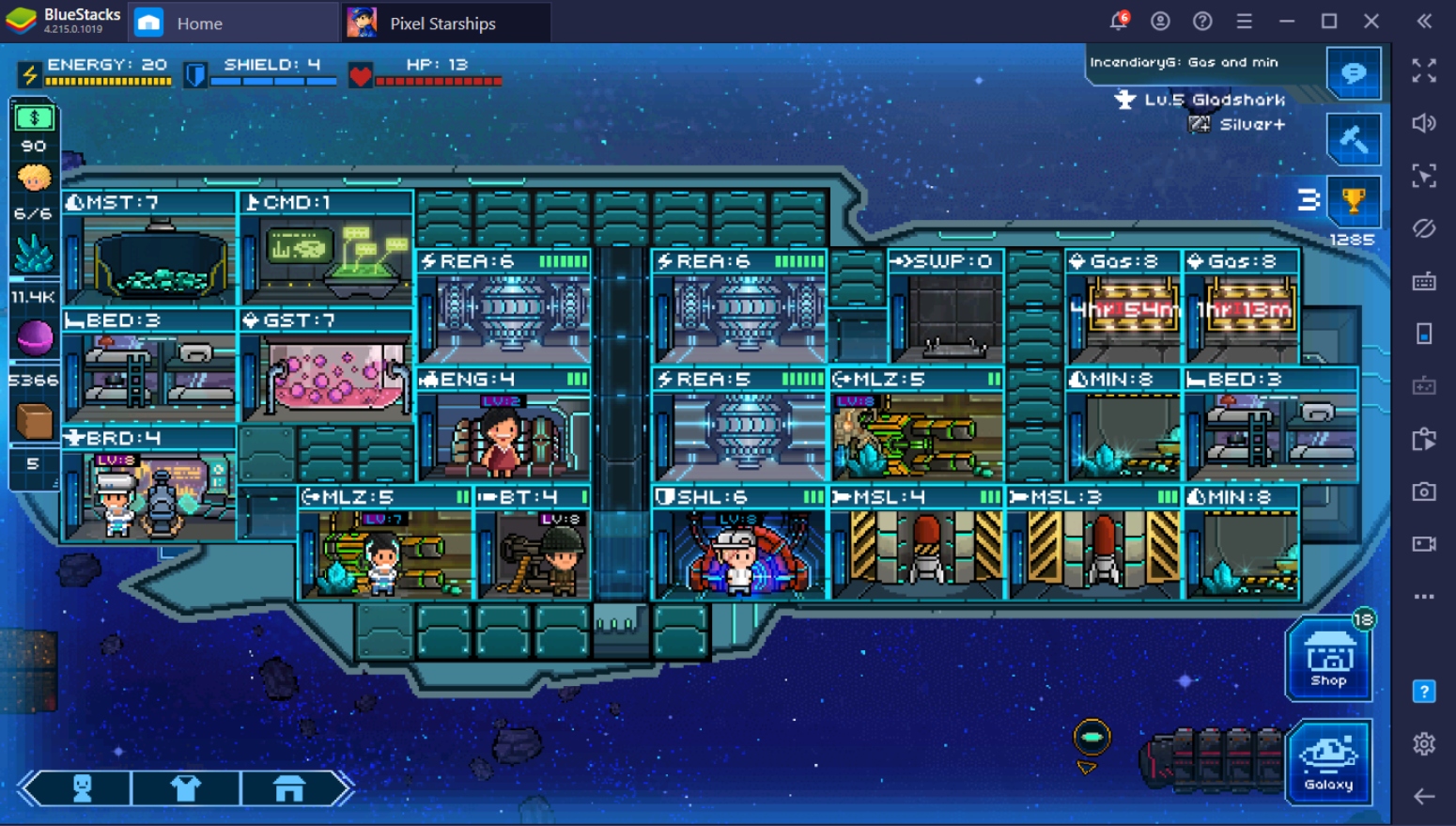Open the Galaxy map

1328,761
